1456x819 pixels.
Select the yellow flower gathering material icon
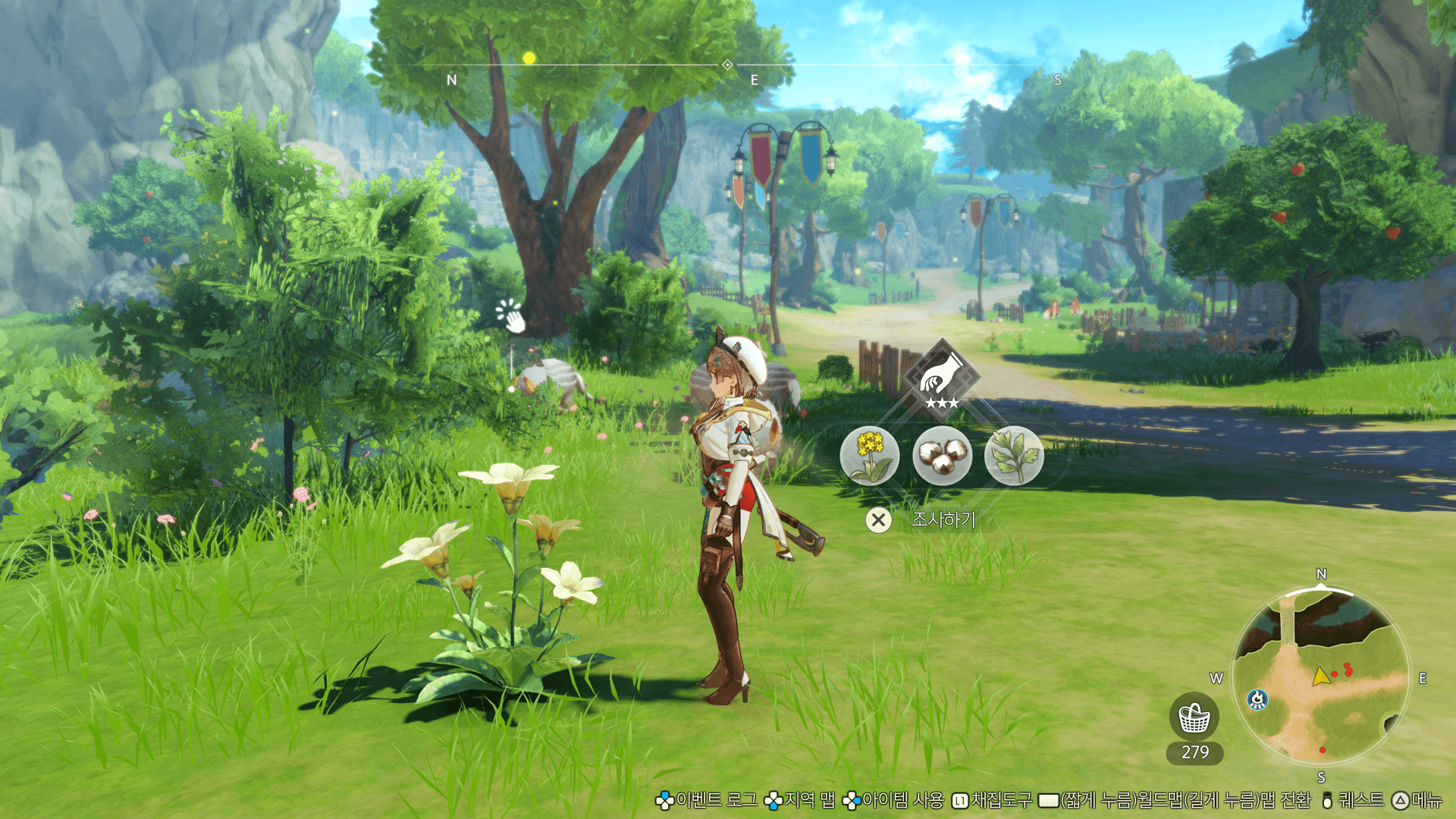pyautogui.click(x=869, y=456)
